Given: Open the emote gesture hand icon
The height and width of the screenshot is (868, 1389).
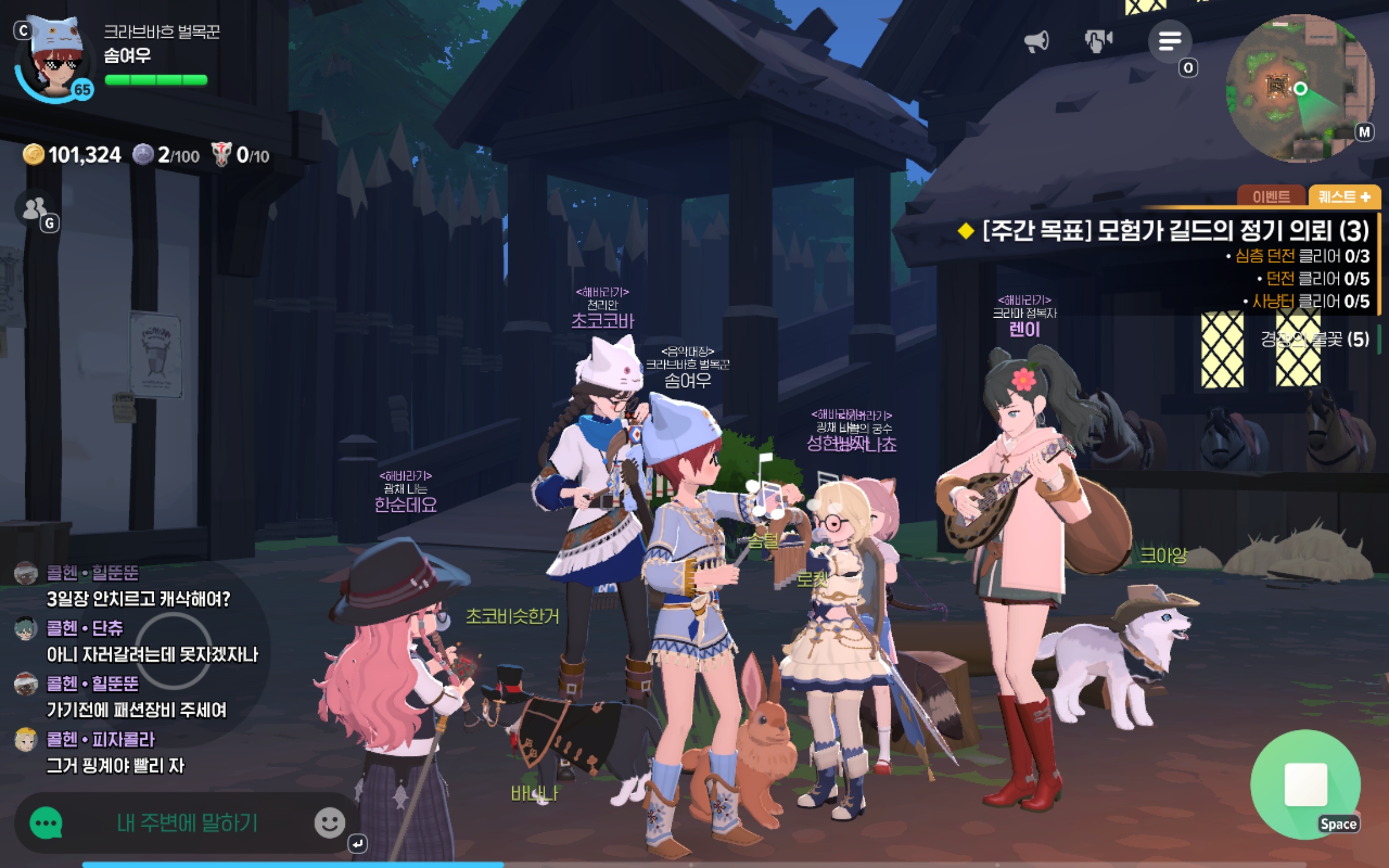Looking at the screenshot, I should 1098,41.
